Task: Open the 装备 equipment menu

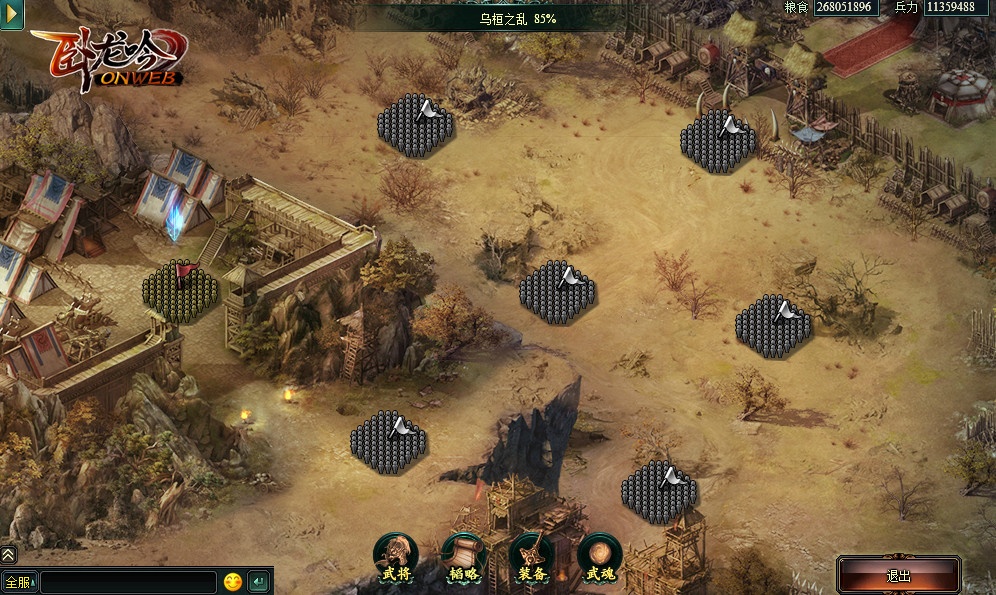Action: click(x=532, y=557)
